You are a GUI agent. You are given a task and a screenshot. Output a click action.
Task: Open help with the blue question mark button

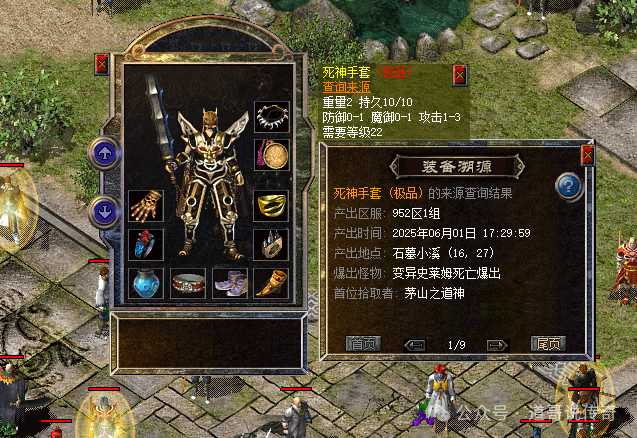pos(569,186)
